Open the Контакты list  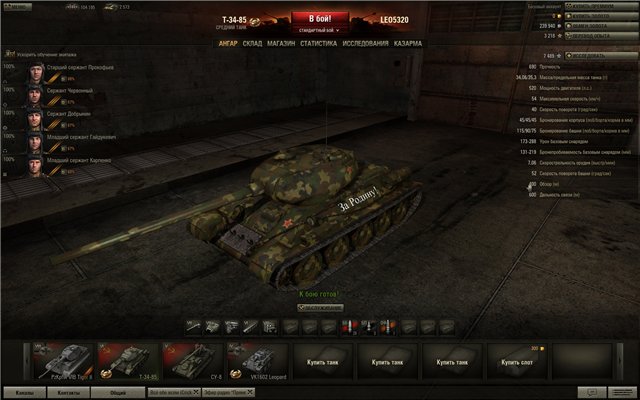tap(71, 393)
